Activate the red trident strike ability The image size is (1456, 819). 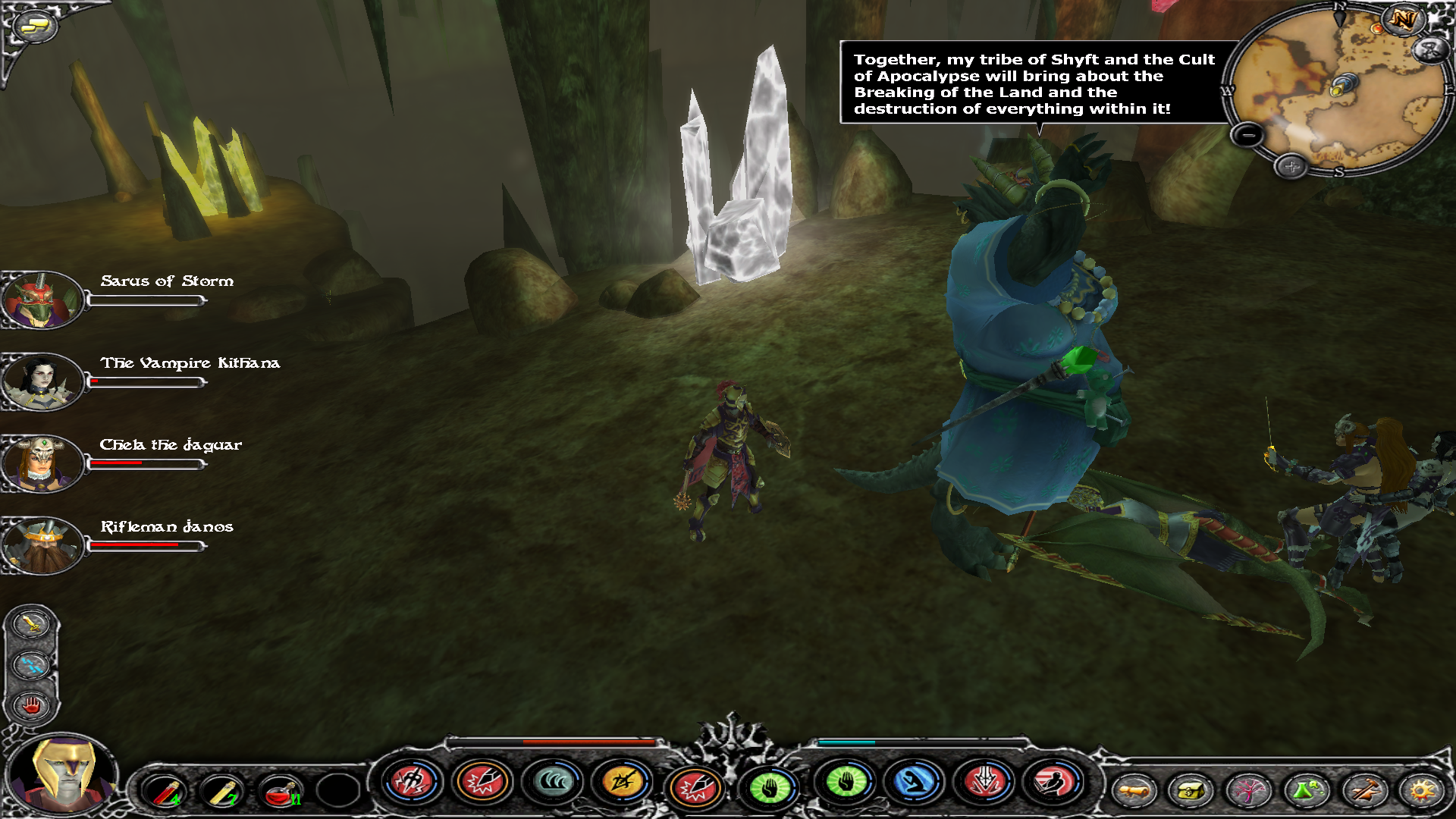click(413, 781)
